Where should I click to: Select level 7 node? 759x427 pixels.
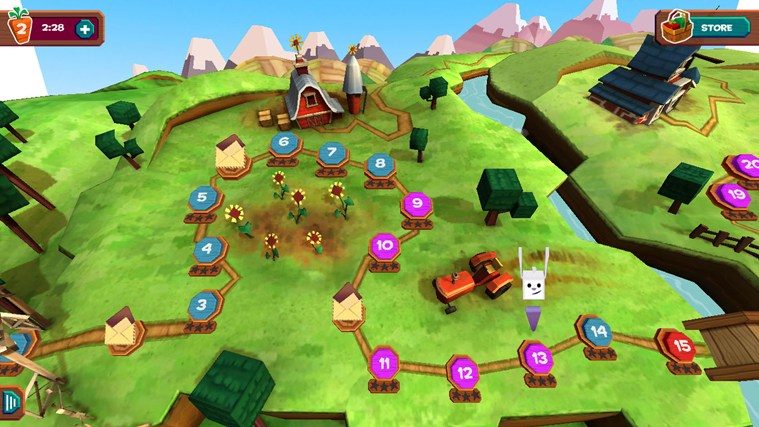coord(332,154)
